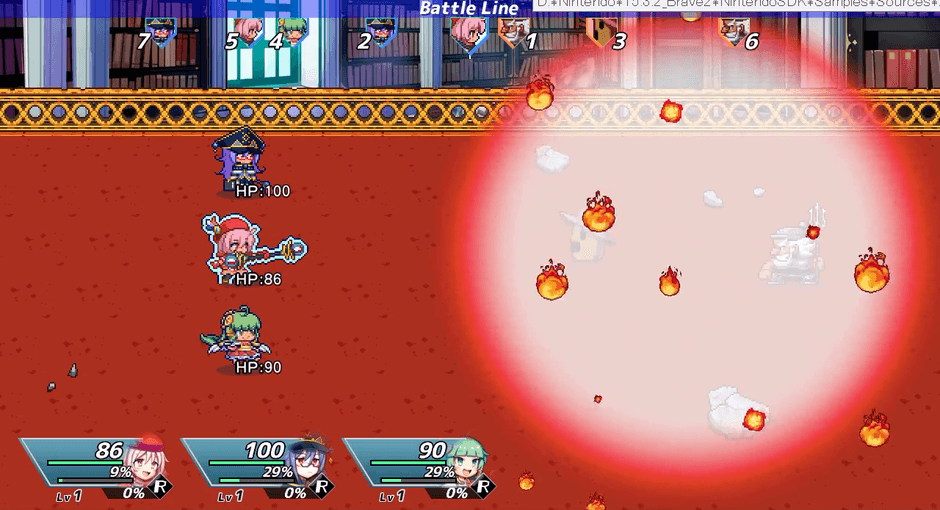The width and height of the screenshot is (940, 510).
Task: Click the witch turn-order portrait numbered 7
Action: pos(159,30)
